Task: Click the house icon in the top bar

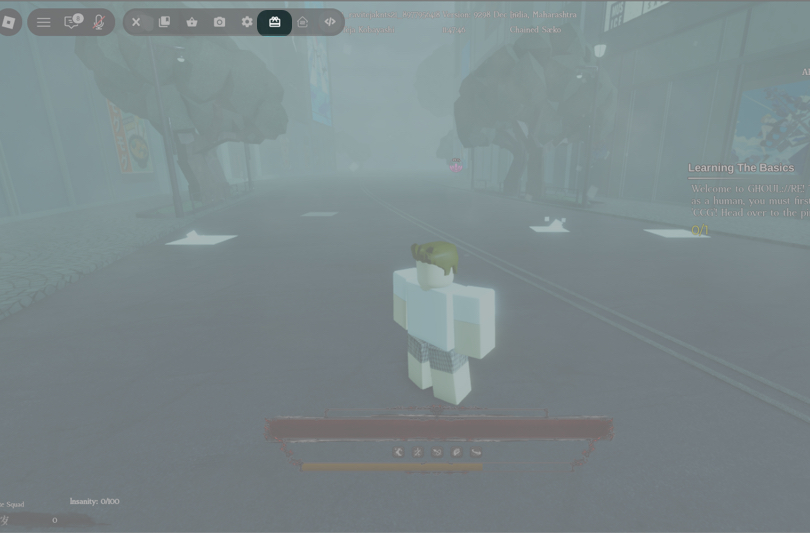Action: (302, 22)
